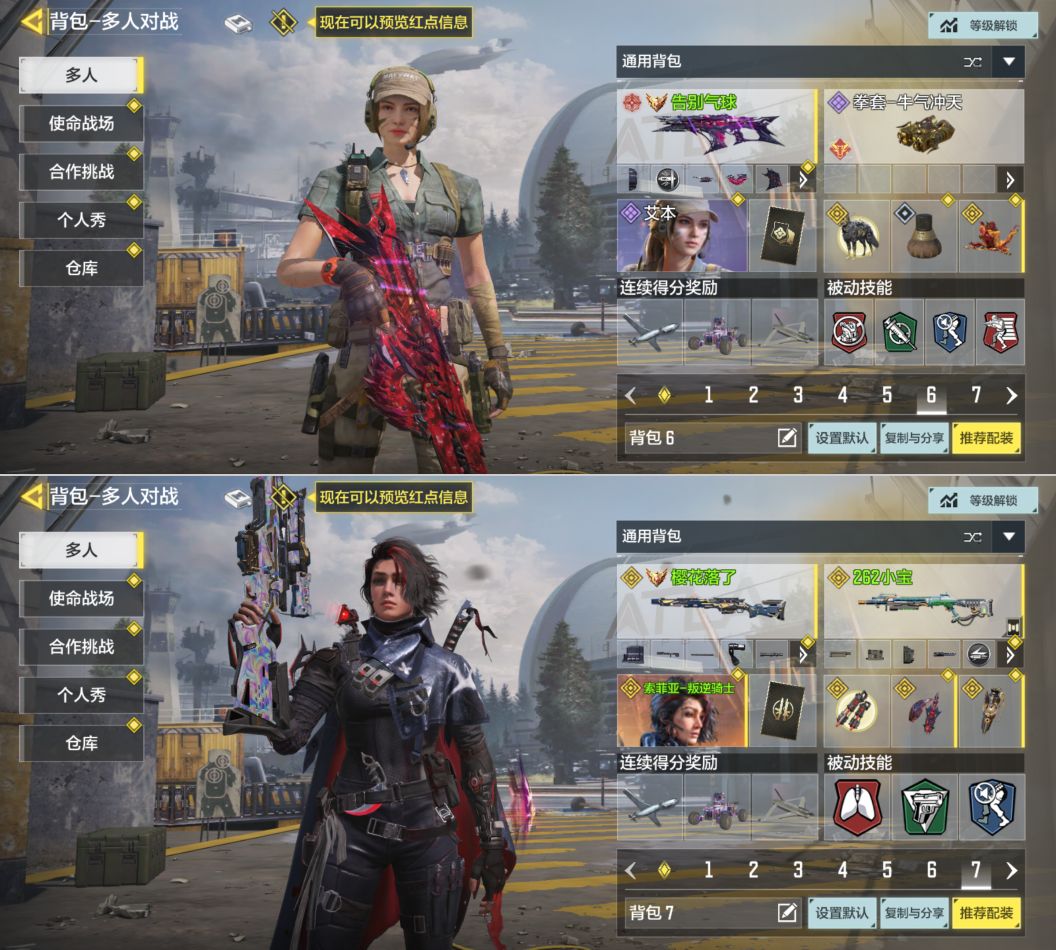Select the golden gauntlet tactical slot

pyautogui.click(x=990, y=711)
